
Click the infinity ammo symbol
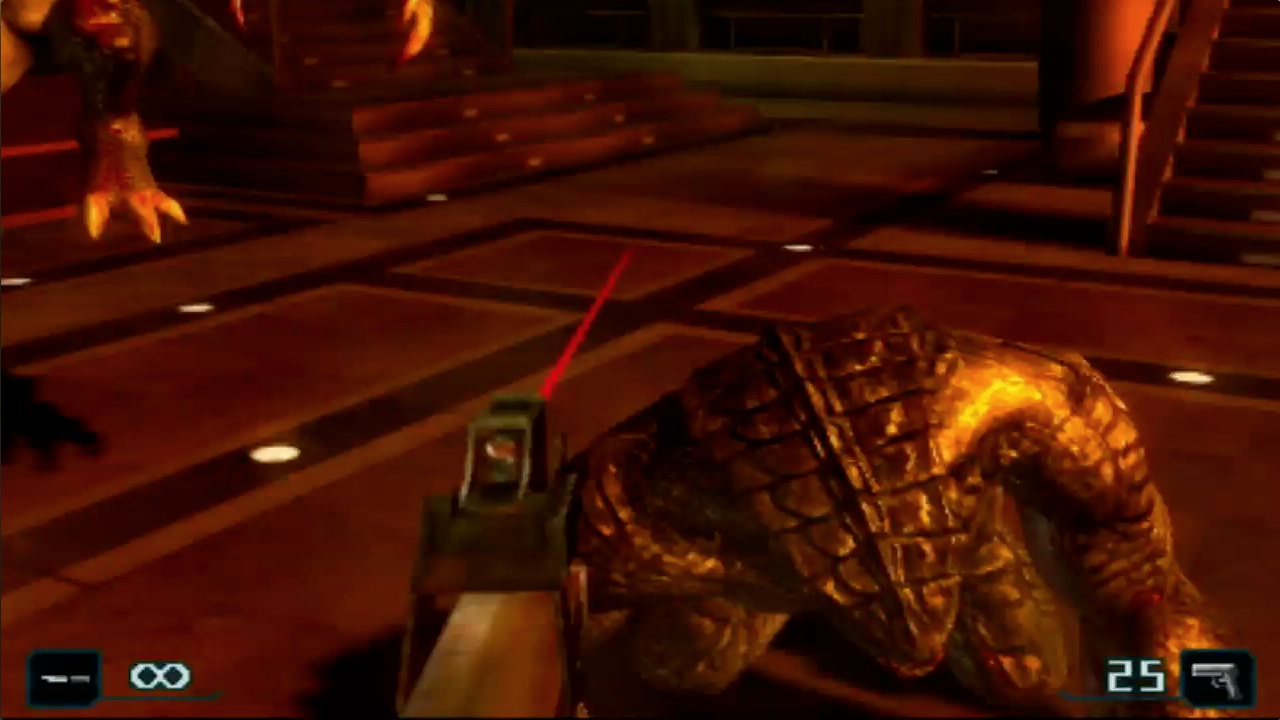click(x=162, y=676)
